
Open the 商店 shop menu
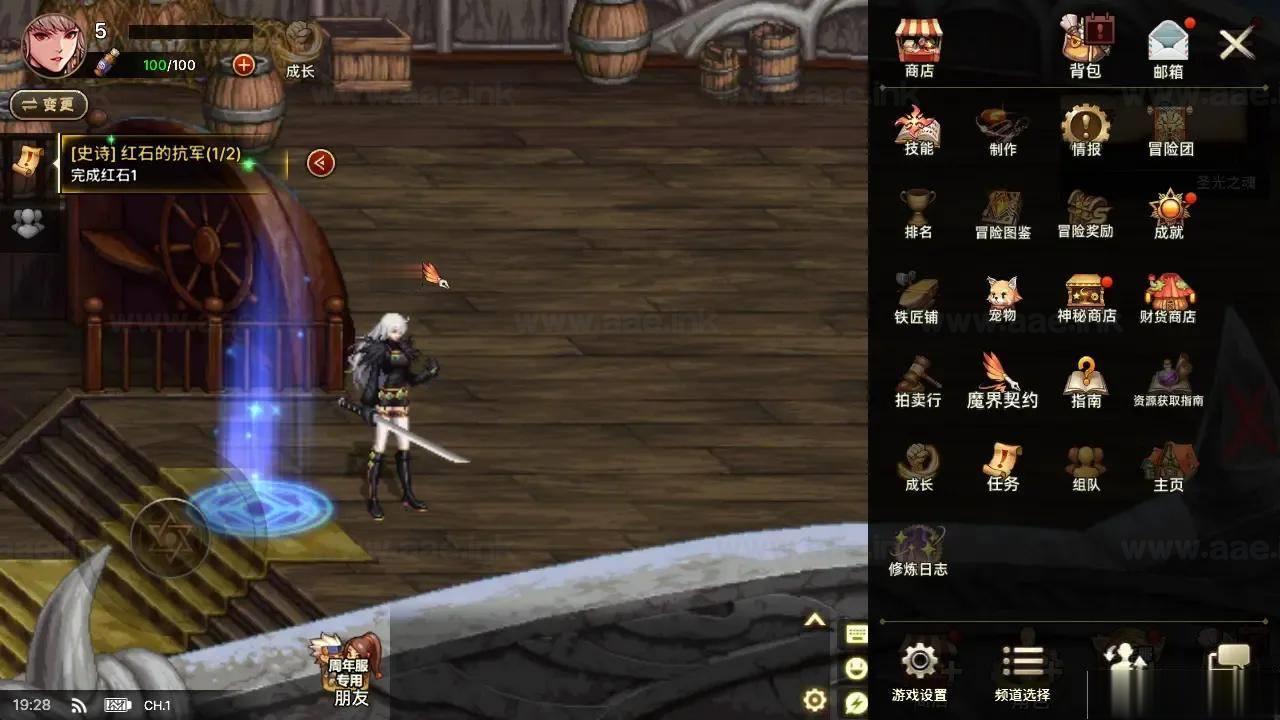click(919, 48)
